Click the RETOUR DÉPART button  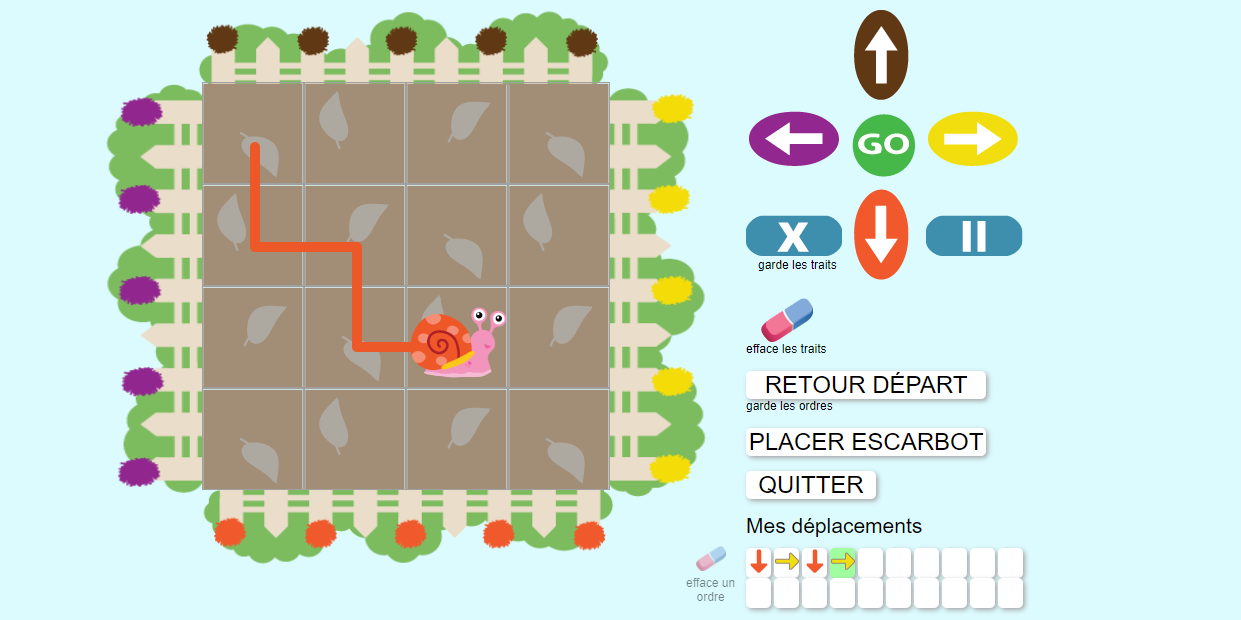point(865,385)
